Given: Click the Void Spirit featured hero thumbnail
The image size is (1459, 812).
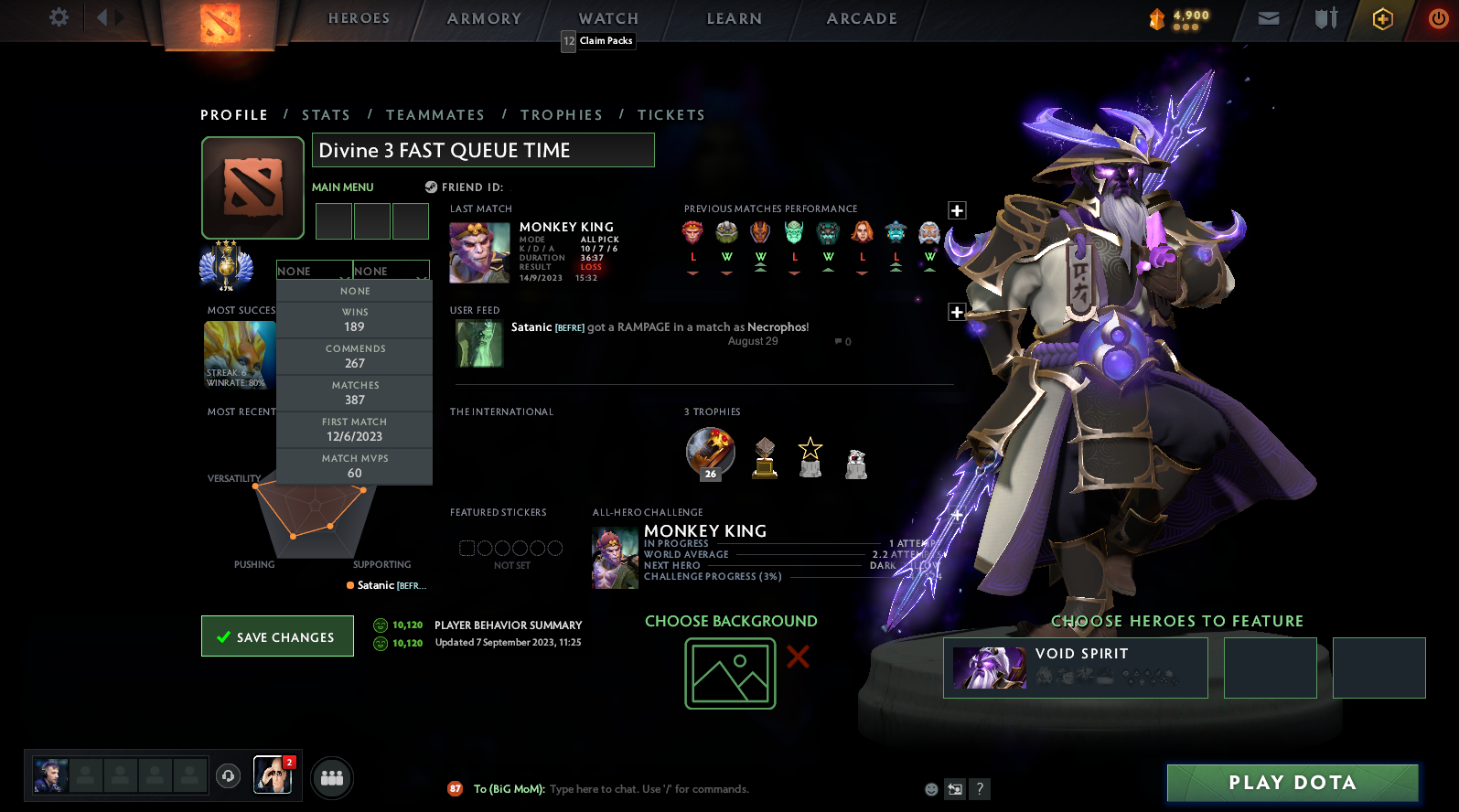Looking at the screenshot, I should pos(989,668).
